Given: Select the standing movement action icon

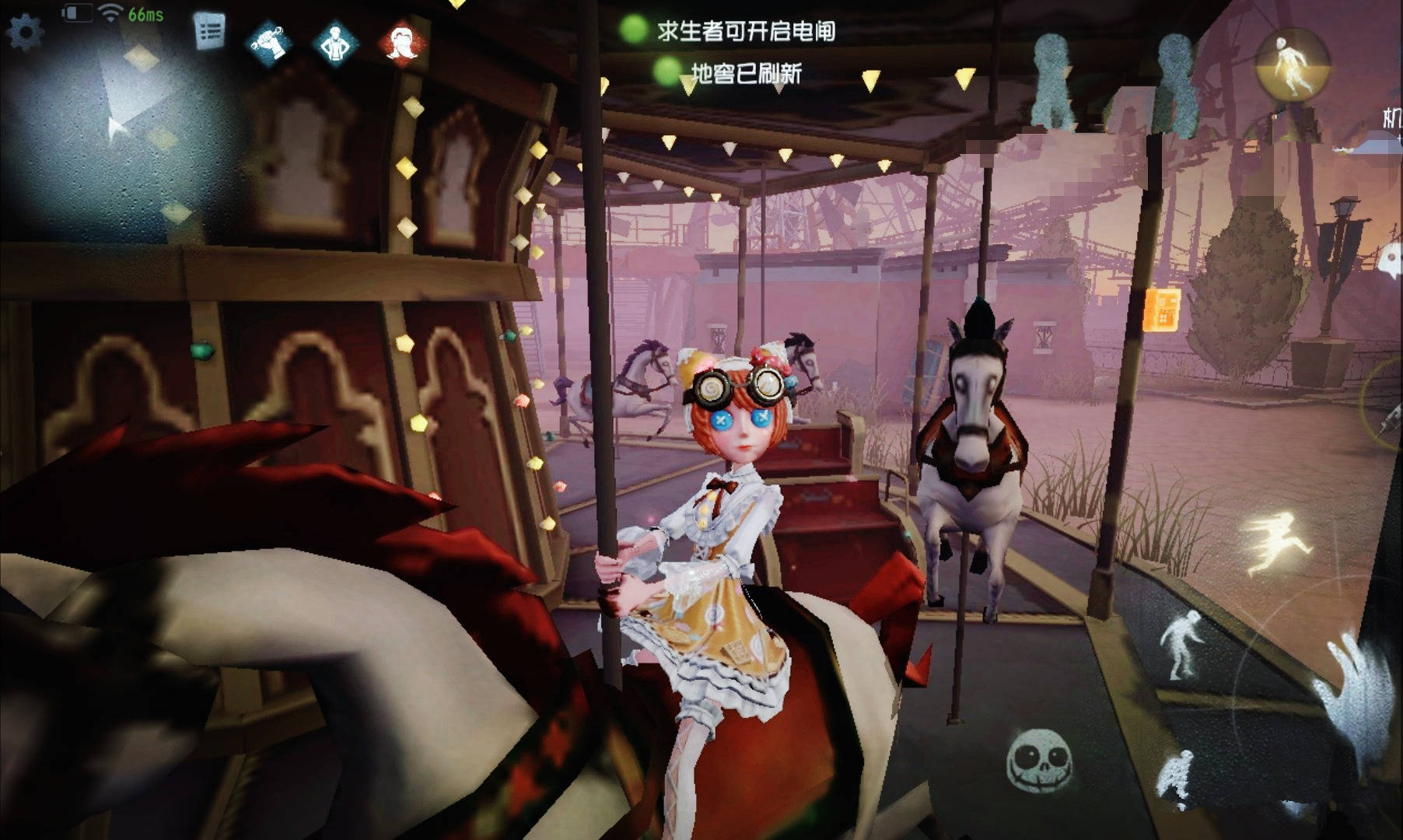Looking at the screenshot, I should pos(1181,646).
